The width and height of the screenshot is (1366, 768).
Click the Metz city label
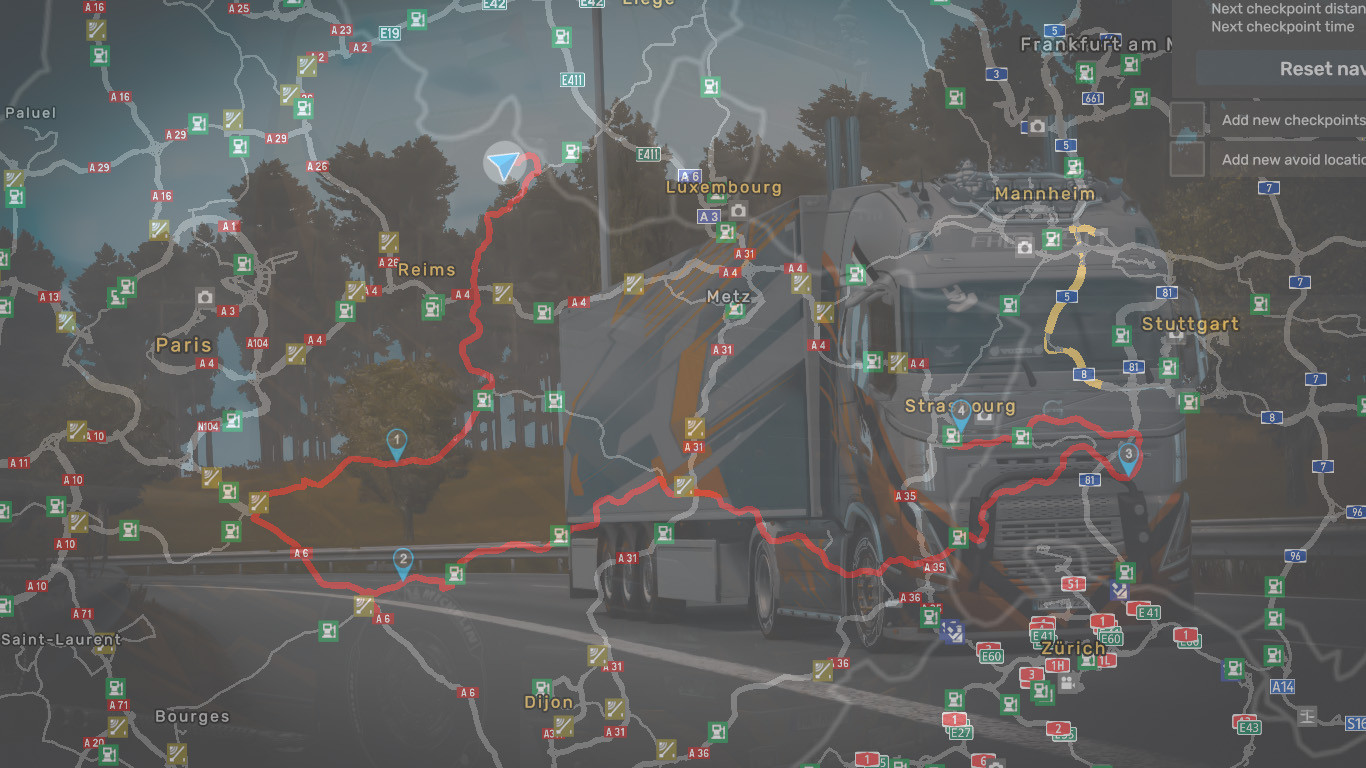tap(727, 297)
